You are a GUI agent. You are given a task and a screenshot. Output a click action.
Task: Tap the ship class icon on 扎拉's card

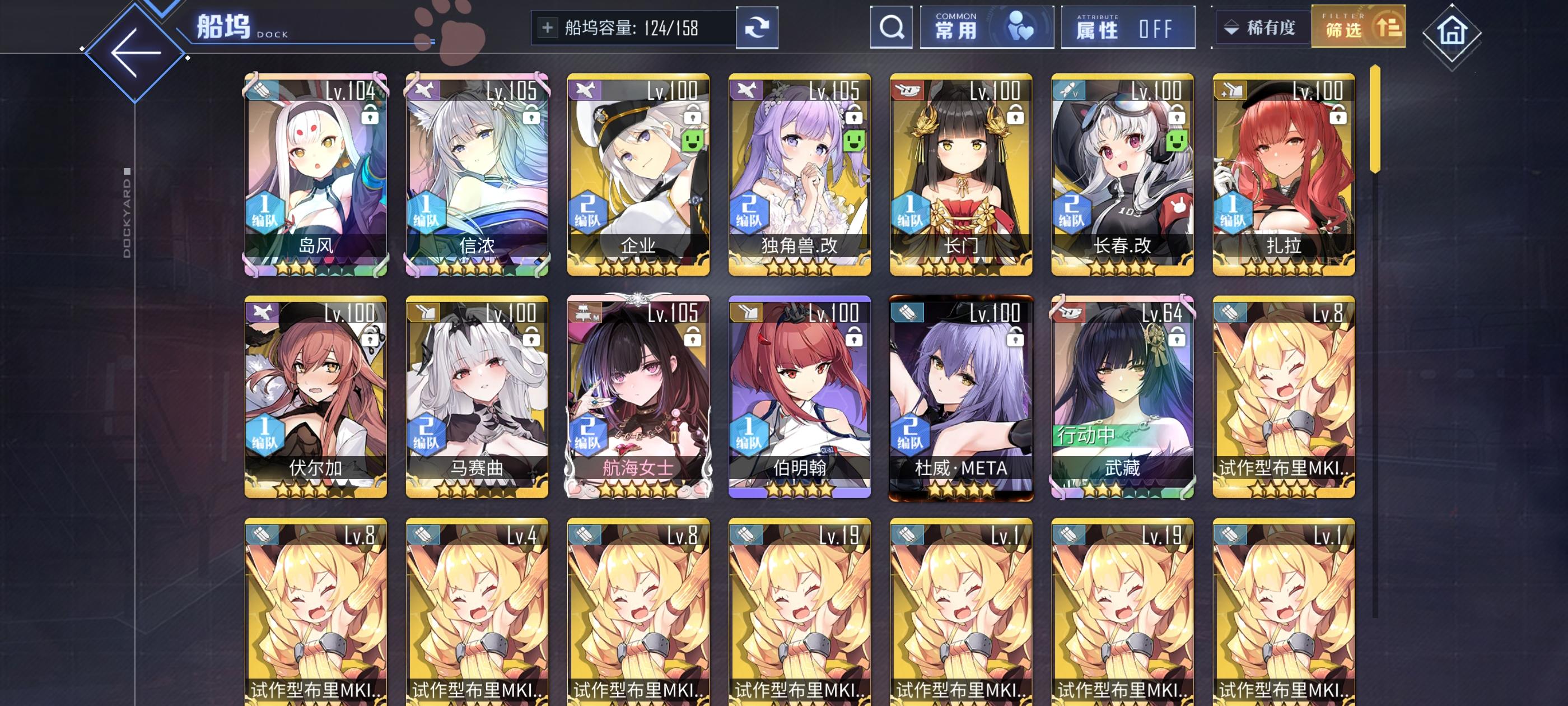click(x=1231, y=90)
